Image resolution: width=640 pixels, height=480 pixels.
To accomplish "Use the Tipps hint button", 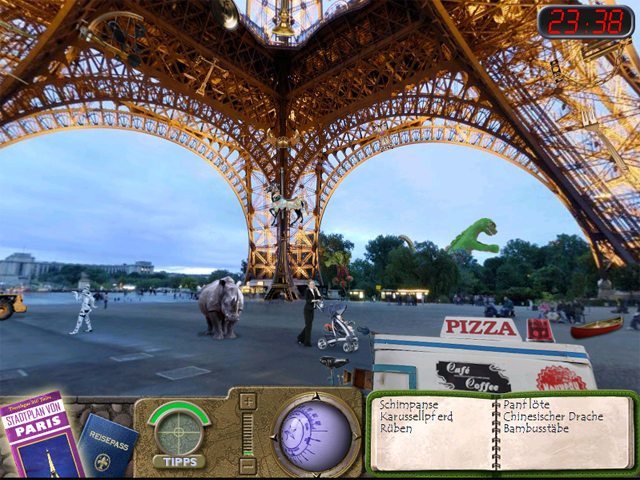I will coord(179,461).
